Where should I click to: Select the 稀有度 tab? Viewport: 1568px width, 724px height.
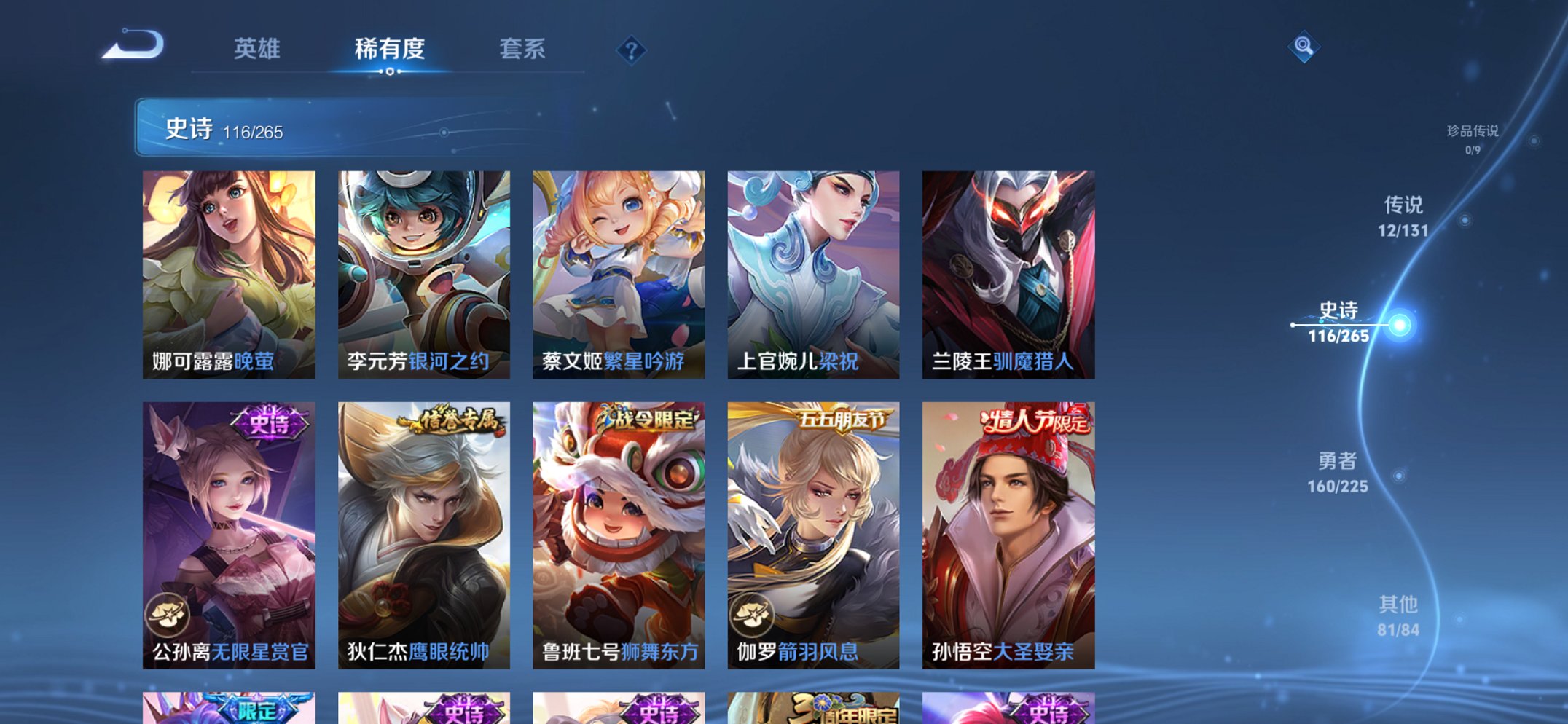pos(388,51)
